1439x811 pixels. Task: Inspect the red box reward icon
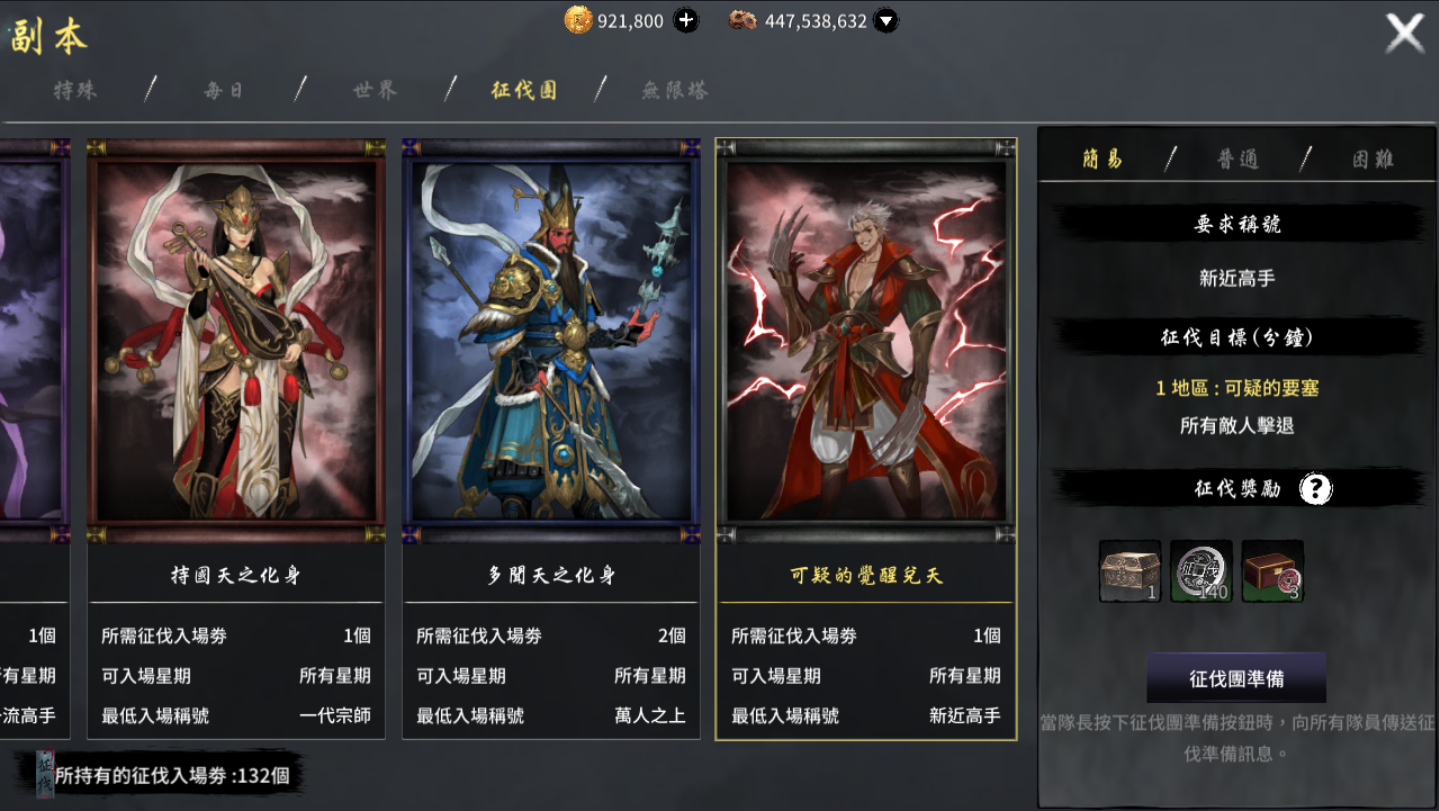(1272, 571)
